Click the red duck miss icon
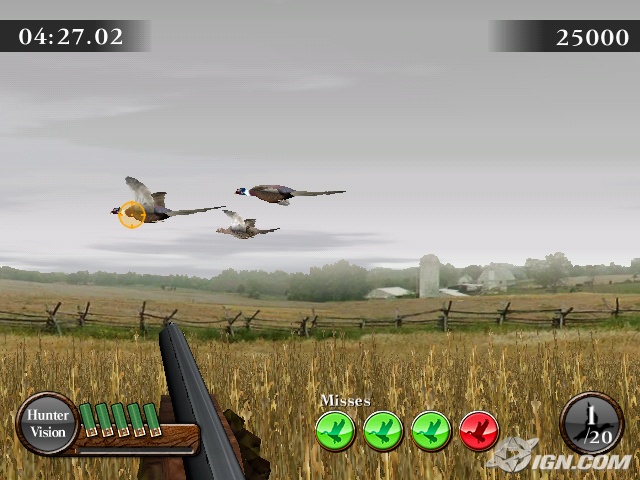This screenshot has width=640, height=480. pyautogui.click(x=479, y=431)
